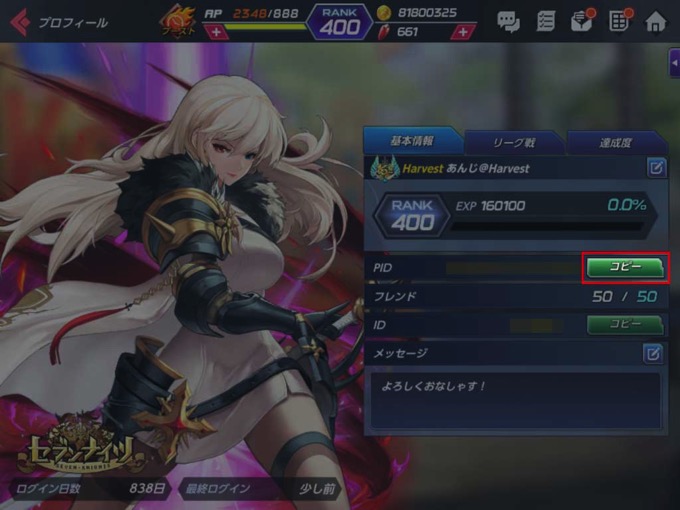The image size is (680, 510).
Task: Edit the player name あんじ@Harvest
Action: click(x=656, y=168)
